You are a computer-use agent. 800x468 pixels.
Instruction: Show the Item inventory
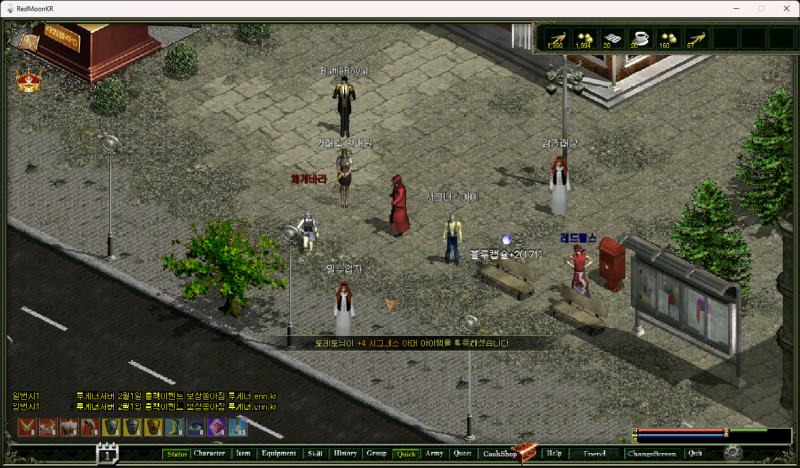click(x=243, y=453)
